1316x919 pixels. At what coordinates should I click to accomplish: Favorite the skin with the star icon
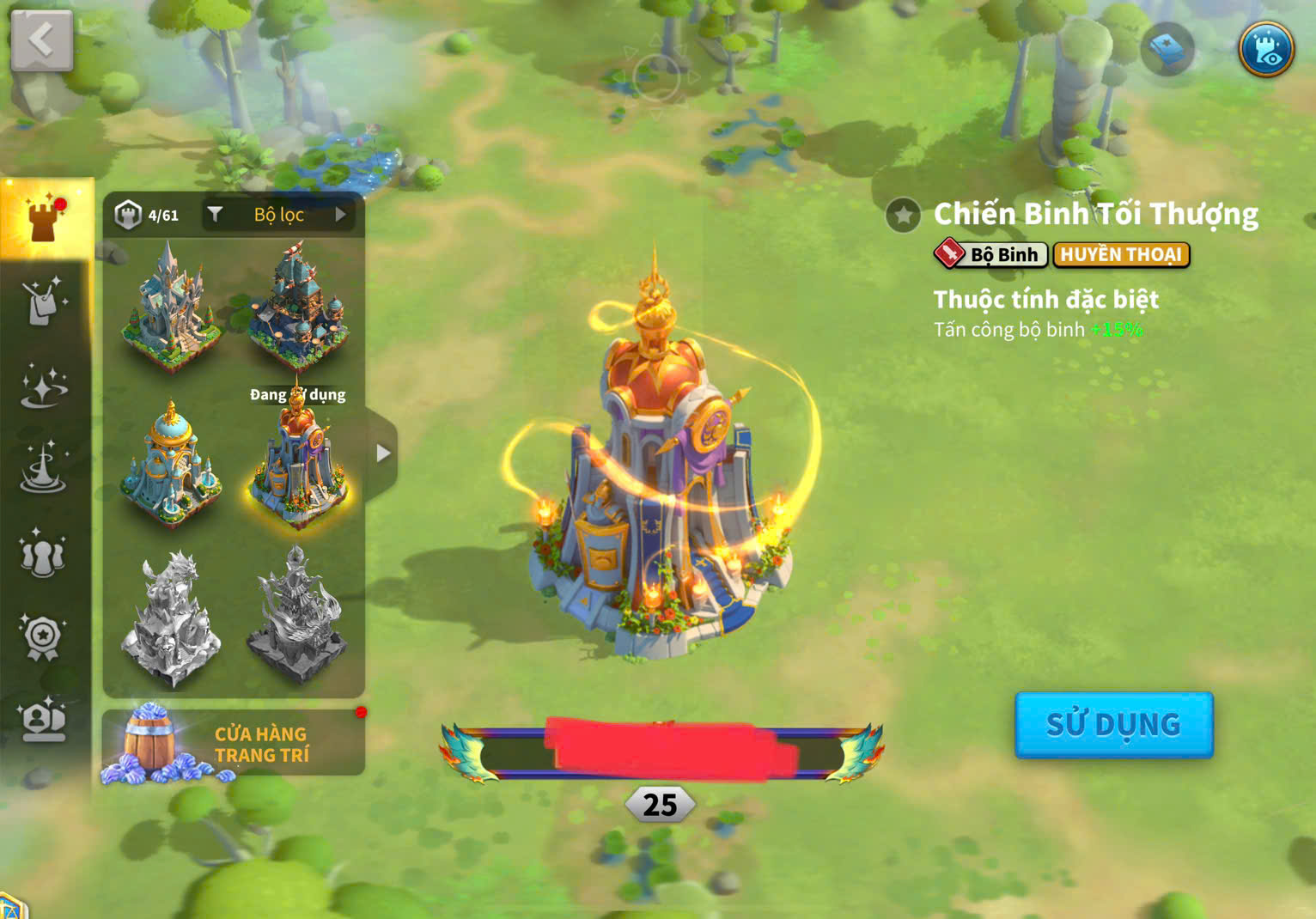(x=903, y=215)
